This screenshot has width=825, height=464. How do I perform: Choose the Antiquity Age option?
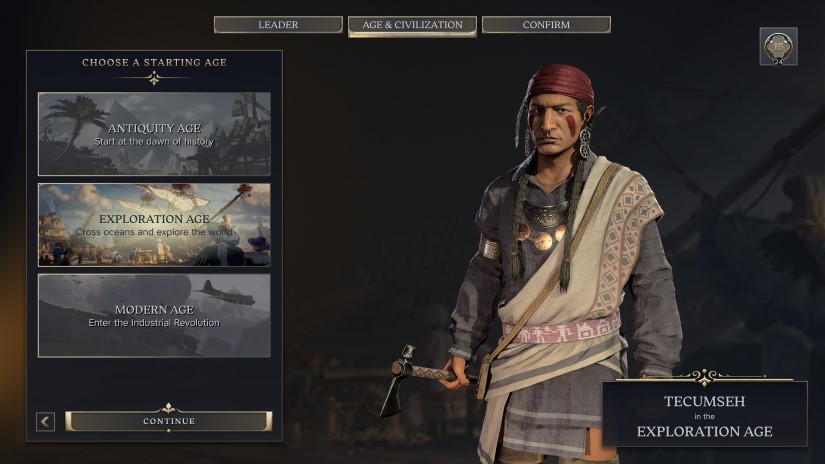[154, 134]
